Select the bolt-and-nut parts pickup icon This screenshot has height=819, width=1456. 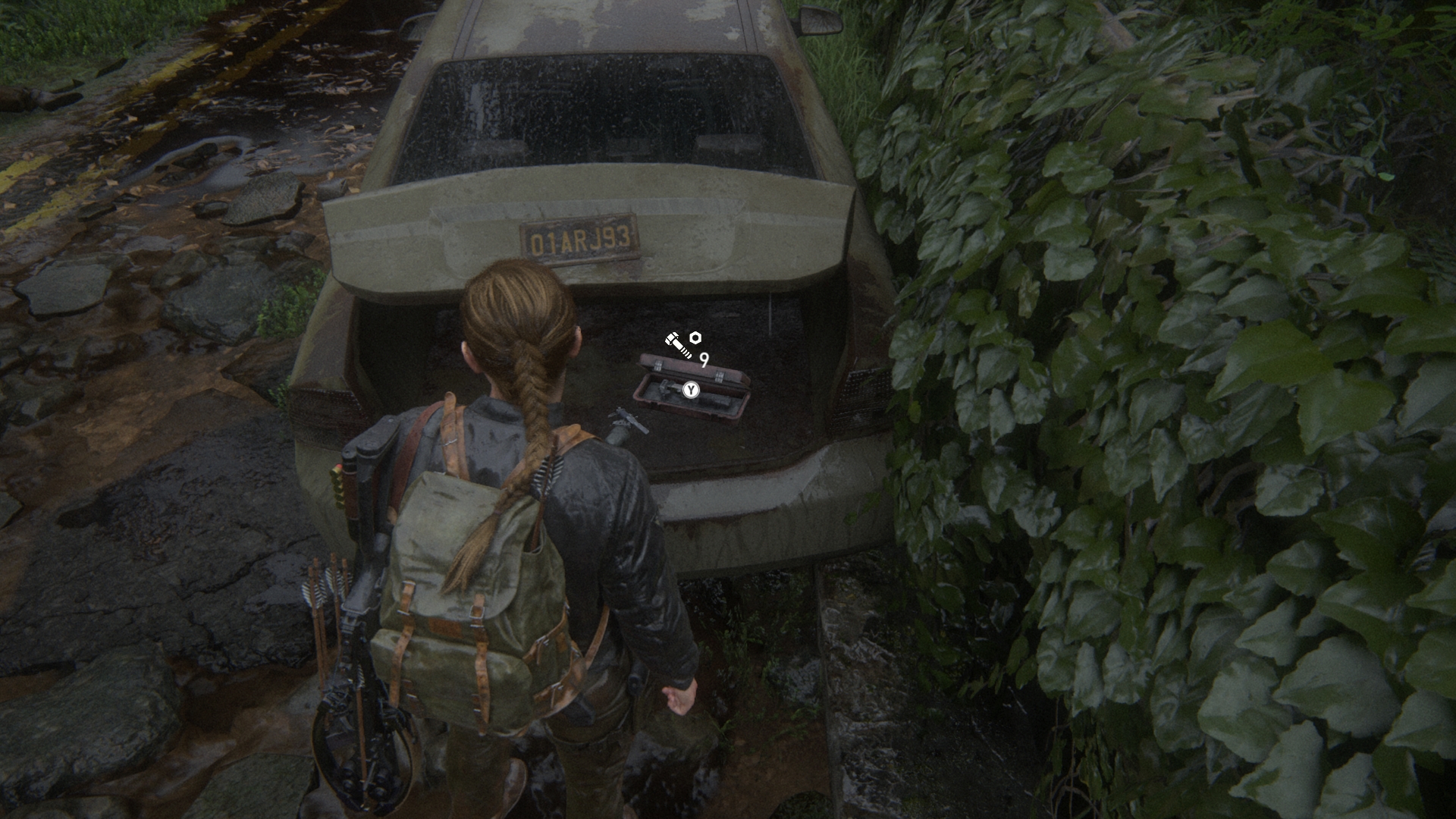pos(682,344)
